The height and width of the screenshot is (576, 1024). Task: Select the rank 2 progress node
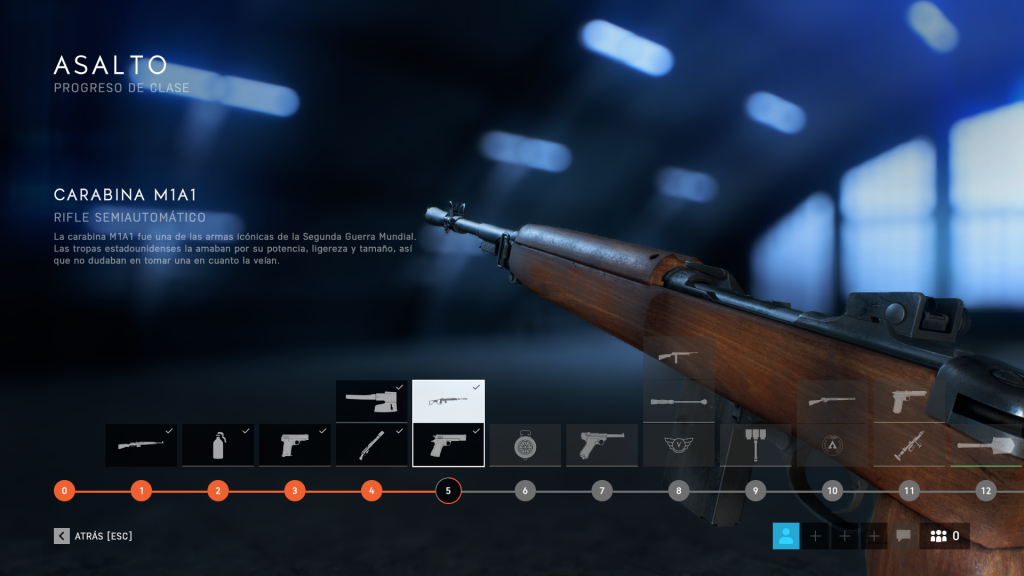[x=218, y=491]
